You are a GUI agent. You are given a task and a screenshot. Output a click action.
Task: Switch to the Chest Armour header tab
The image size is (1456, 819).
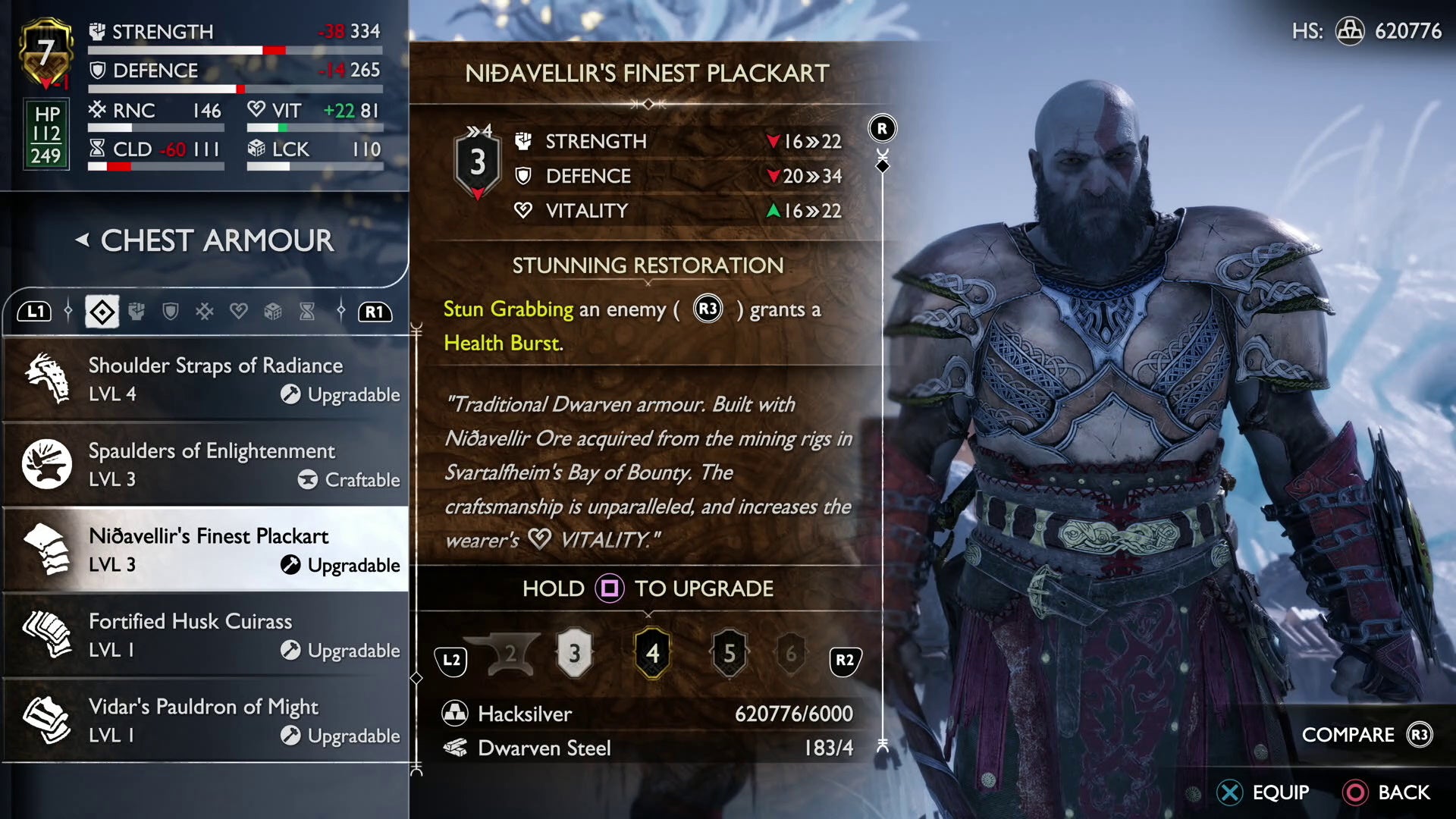[x=215, y=240]
